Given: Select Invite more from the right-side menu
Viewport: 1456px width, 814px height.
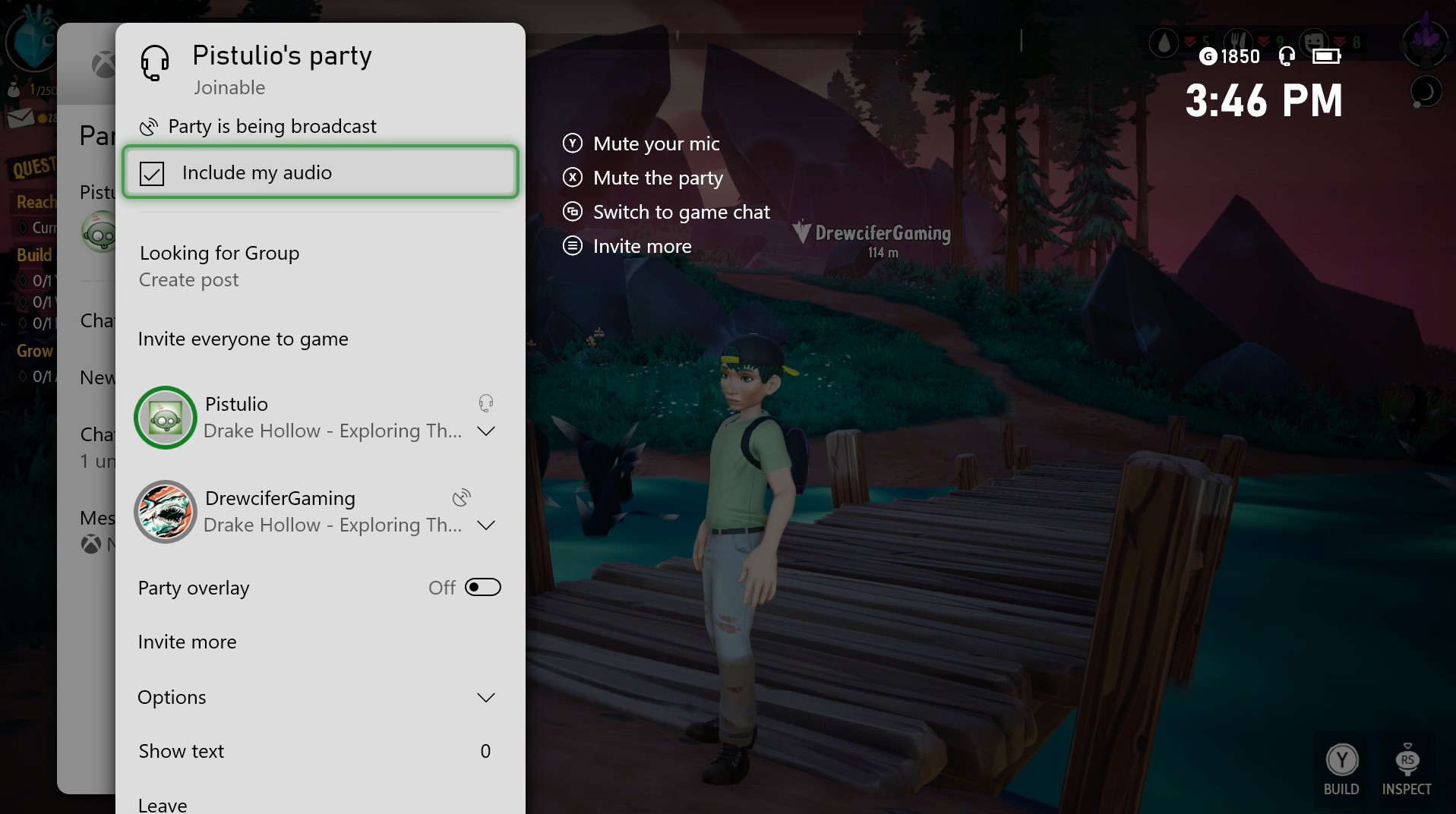Looking at the screenshot, I should pos(642,245).
